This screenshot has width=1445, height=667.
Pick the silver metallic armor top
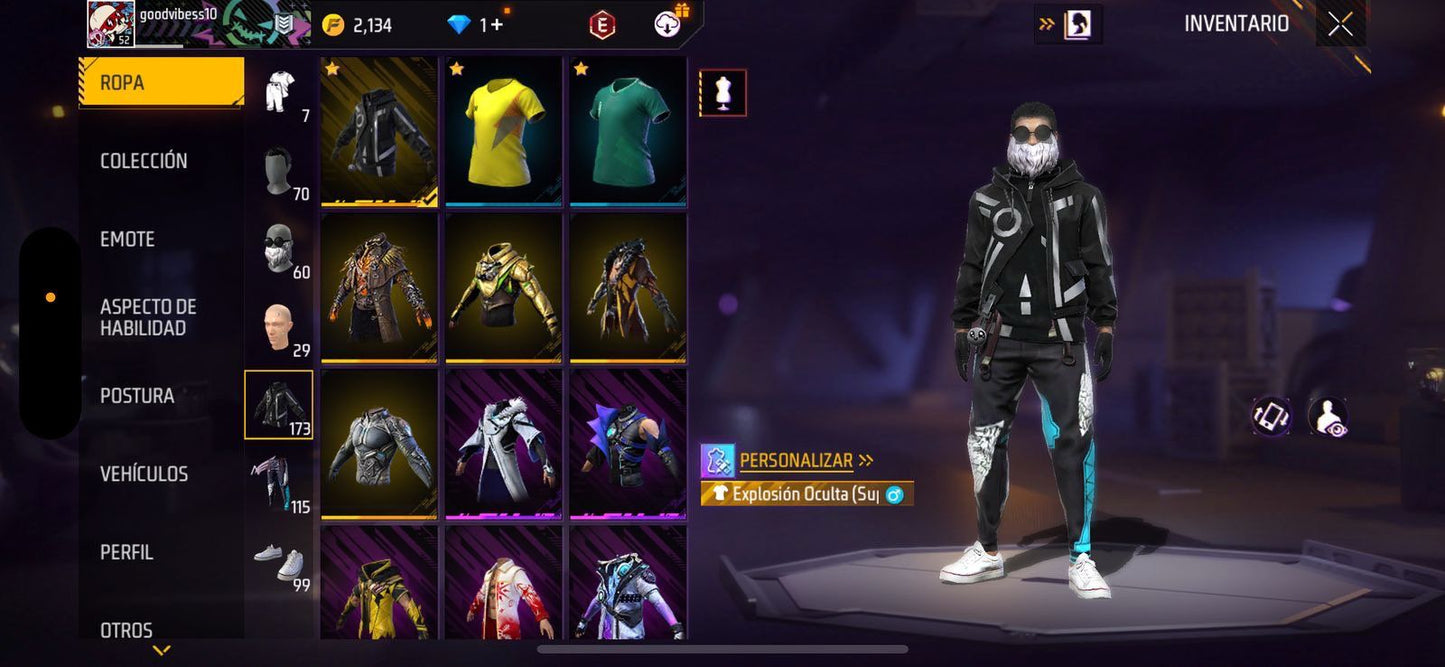coord(379,444)
